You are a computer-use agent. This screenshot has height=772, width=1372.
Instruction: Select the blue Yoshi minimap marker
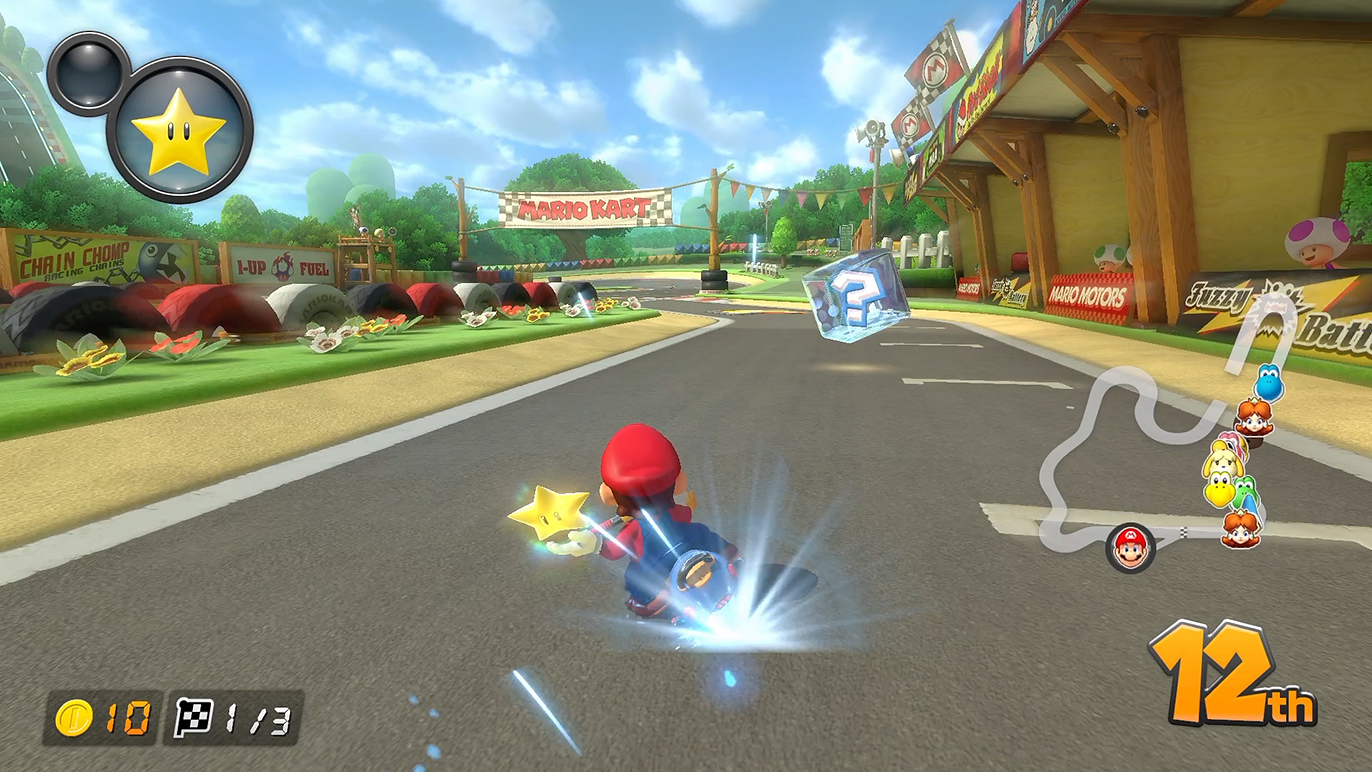point(1268,383)
